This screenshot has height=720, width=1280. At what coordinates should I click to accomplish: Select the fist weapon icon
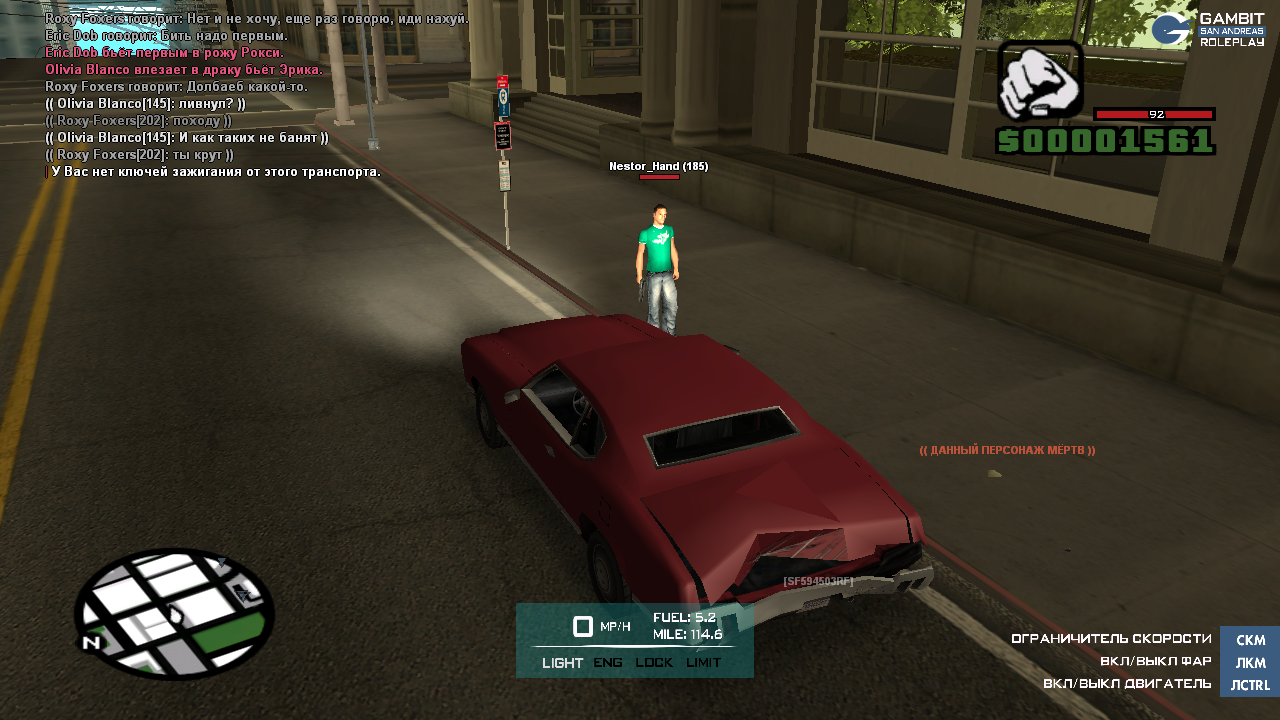[x=1040, y=81]
